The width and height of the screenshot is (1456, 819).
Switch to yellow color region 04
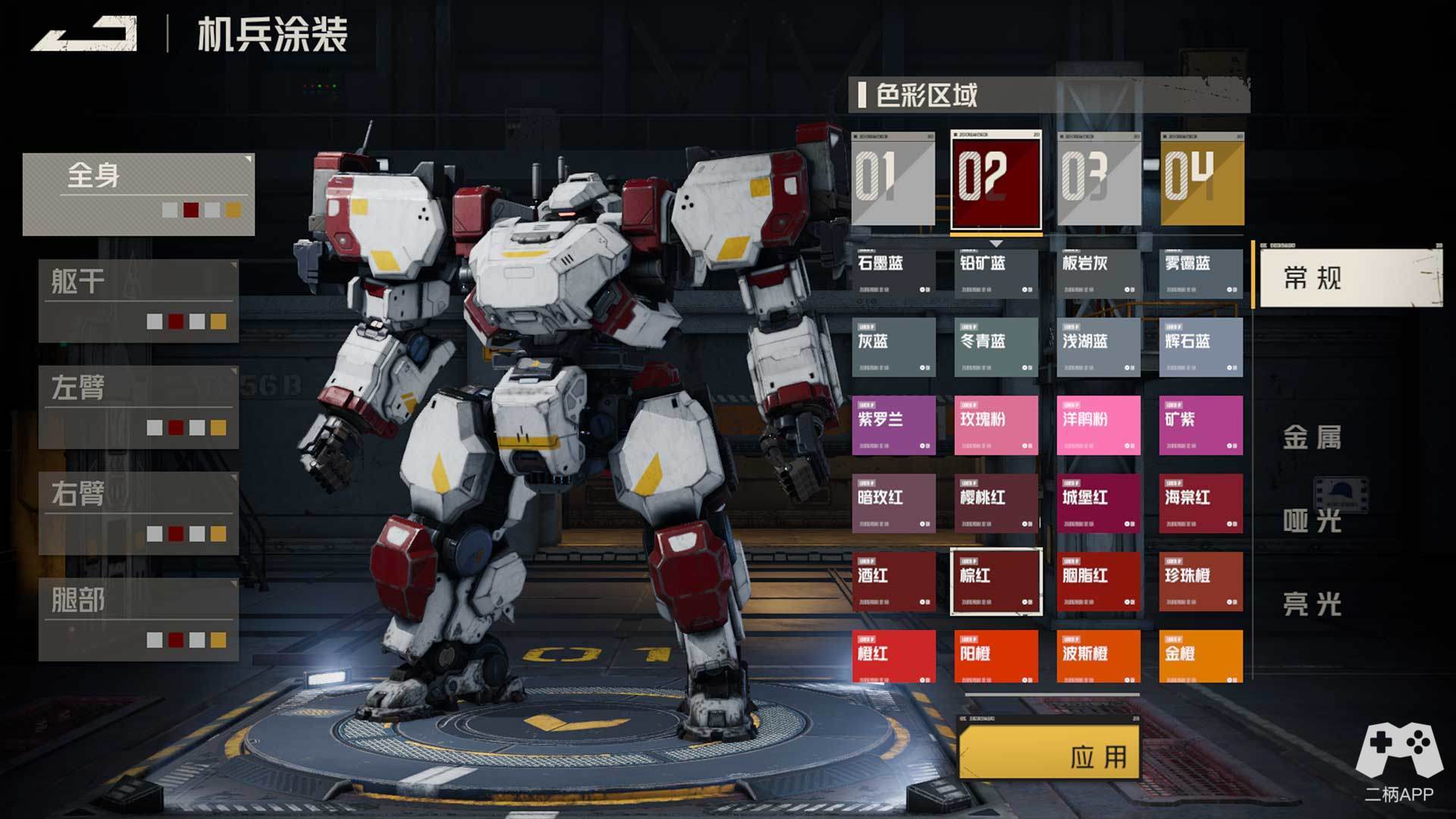point(1202,180)
